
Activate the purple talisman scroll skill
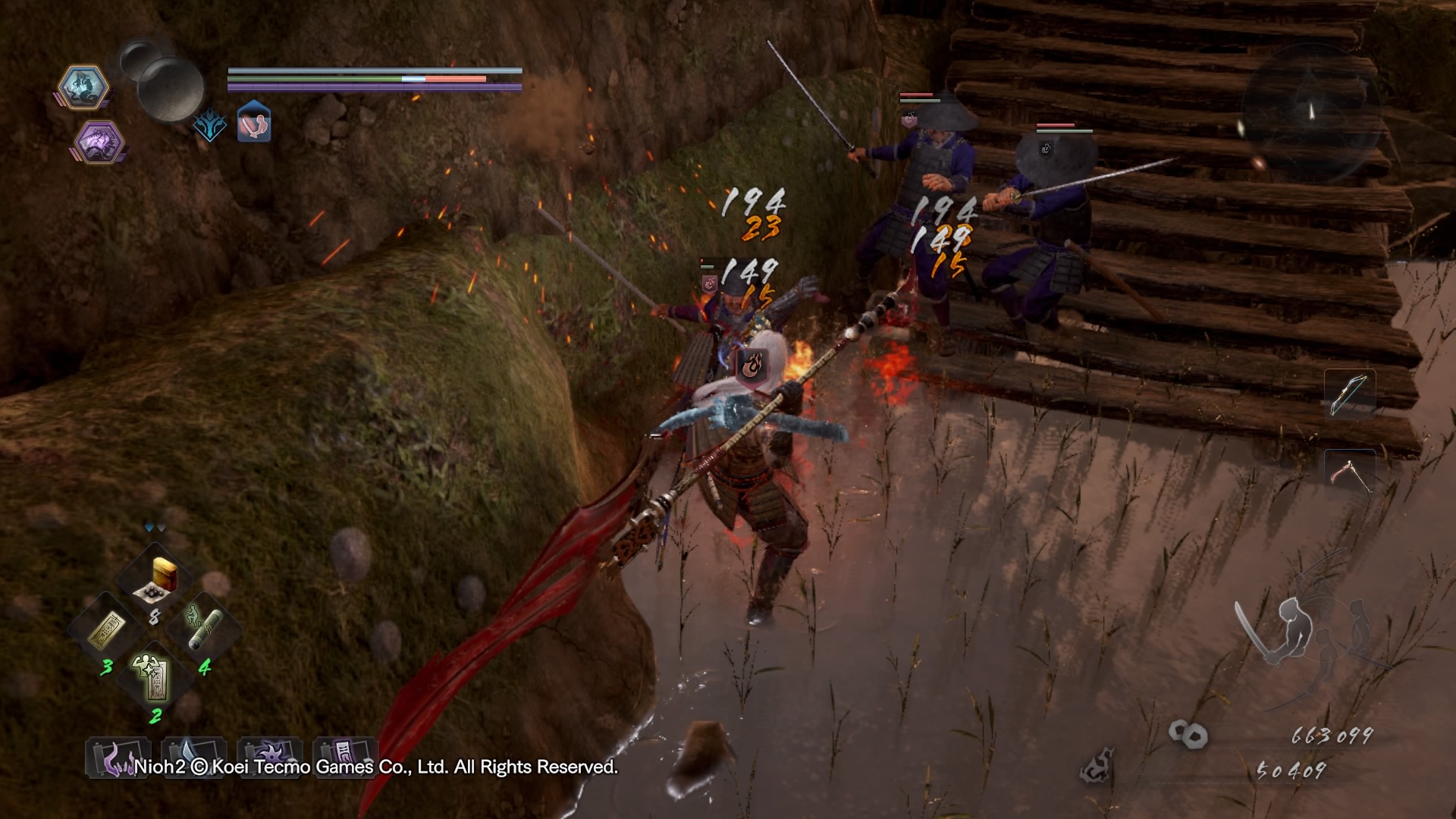tap(345, 756)
